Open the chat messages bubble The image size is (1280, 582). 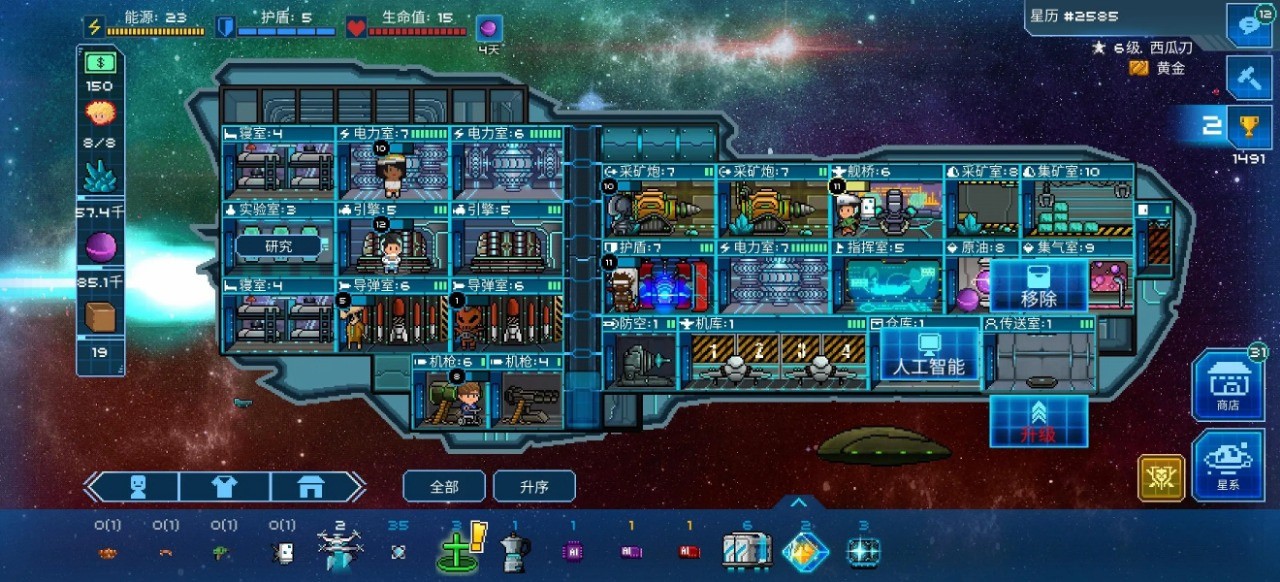click(1249, 25)
